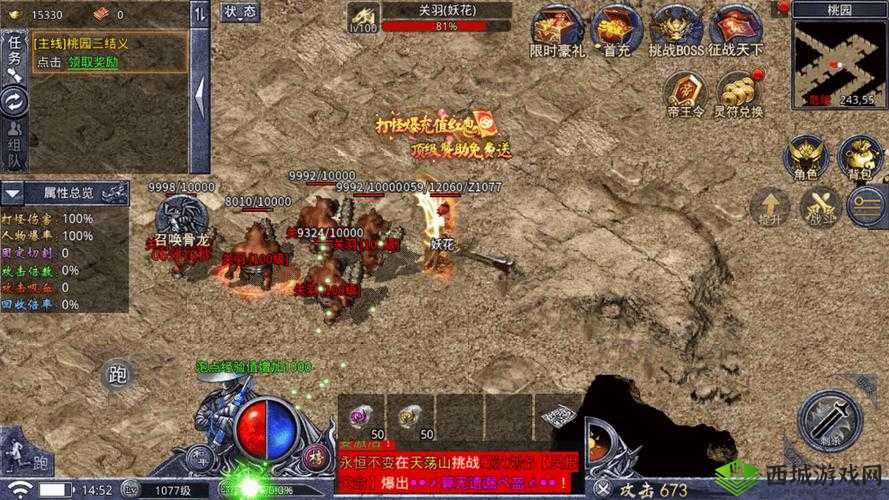Claim reward via green 领取奖励 link
889x500 pixels.
93,62
